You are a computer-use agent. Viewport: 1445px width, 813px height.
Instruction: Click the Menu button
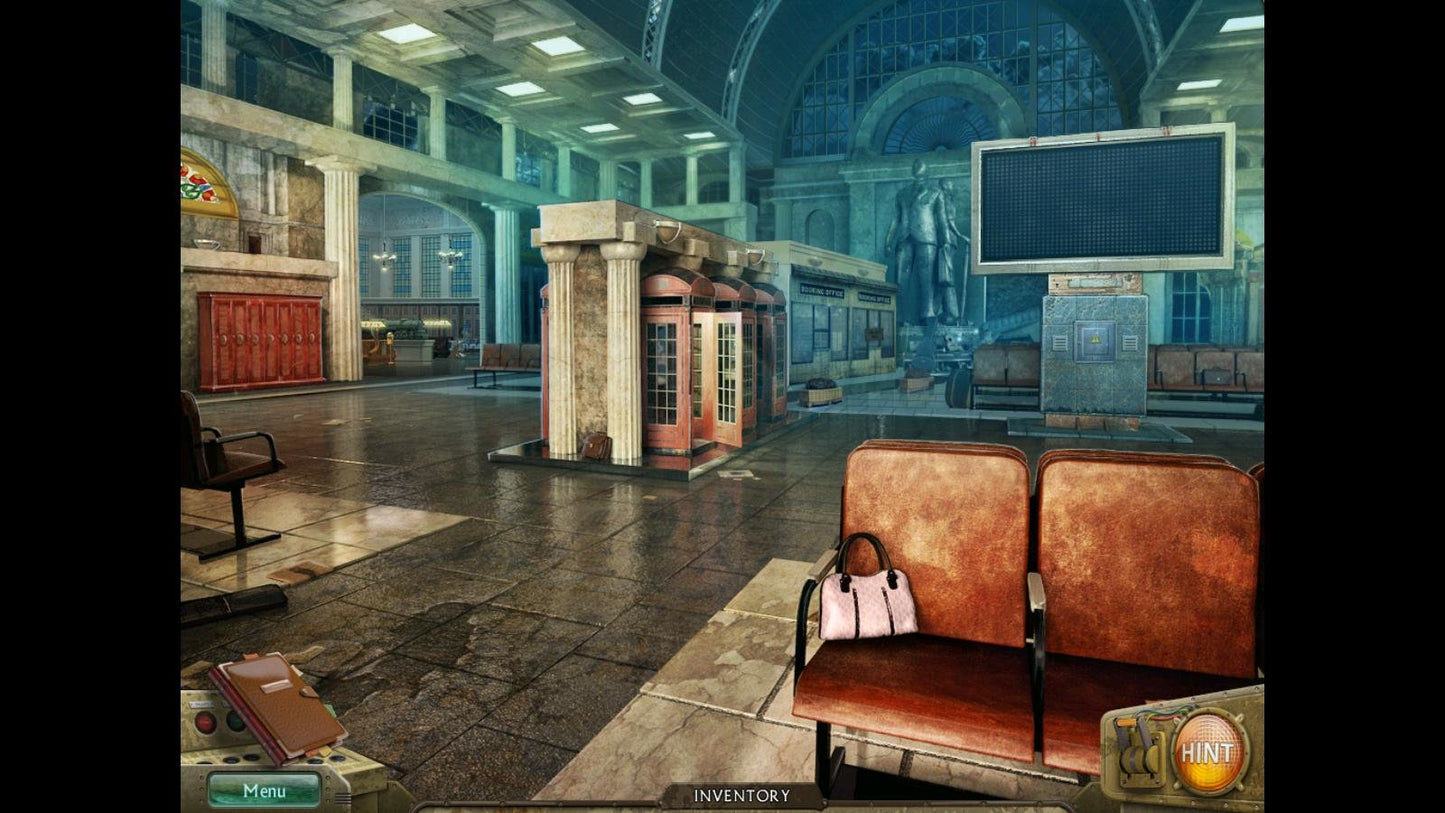point(264,790)
